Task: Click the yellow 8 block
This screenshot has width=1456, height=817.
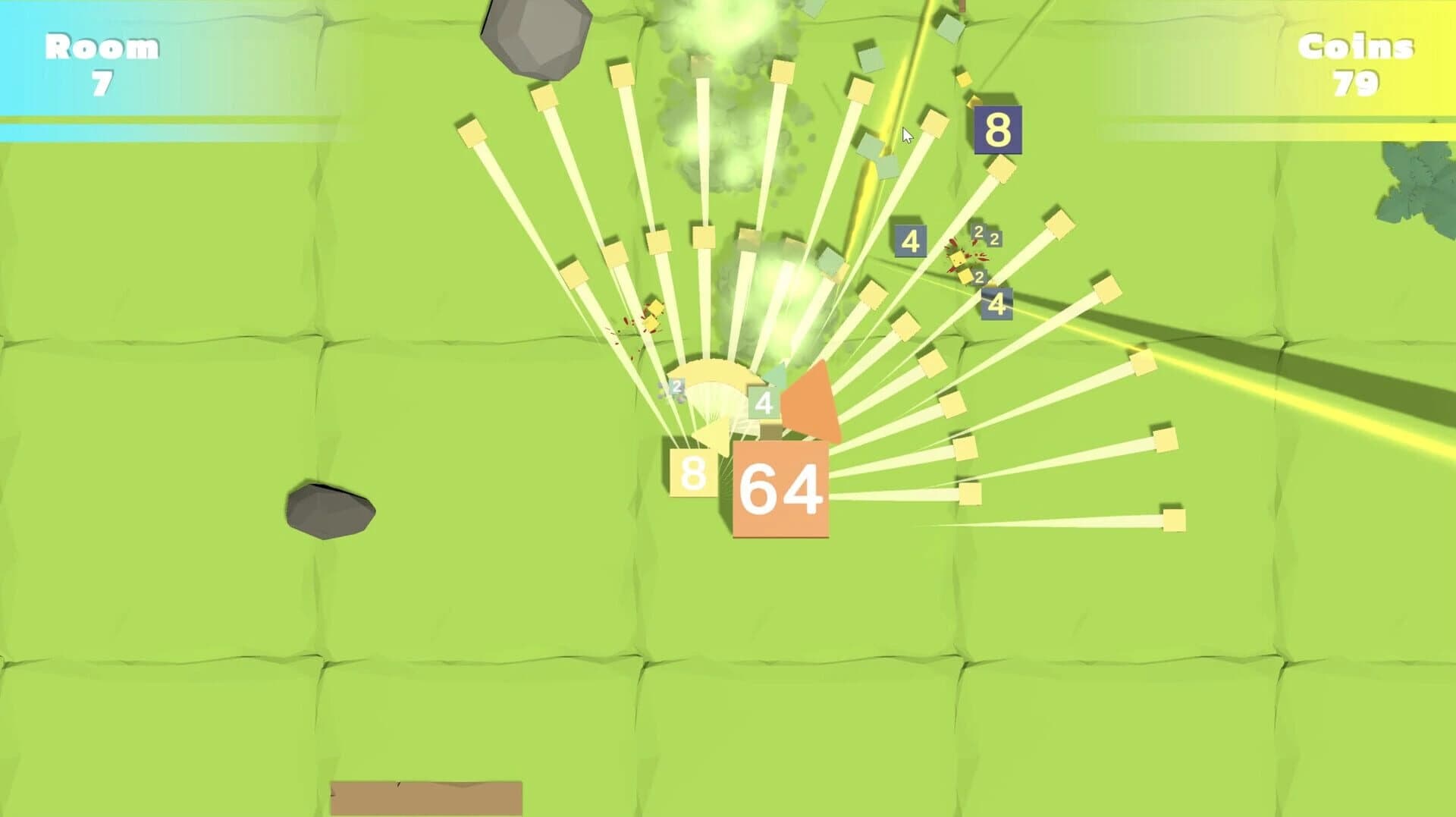Action: coord(692,474)
